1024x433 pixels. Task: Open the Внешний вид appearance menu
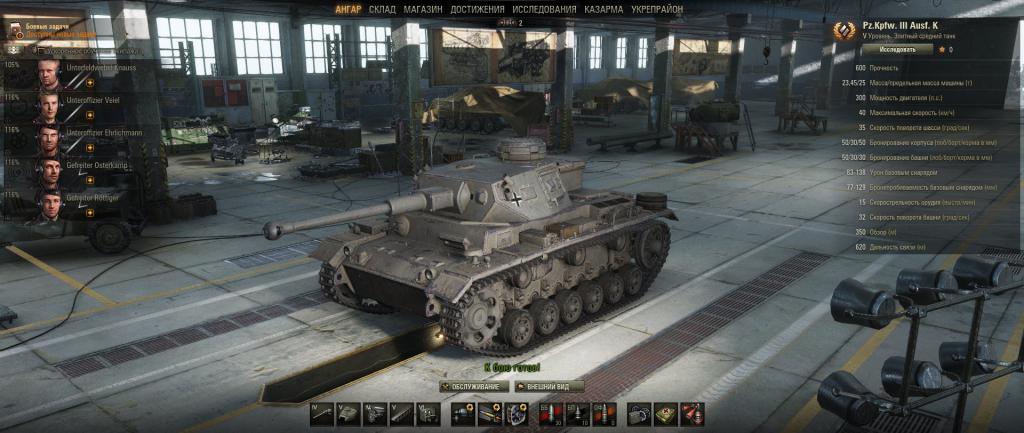548,386
